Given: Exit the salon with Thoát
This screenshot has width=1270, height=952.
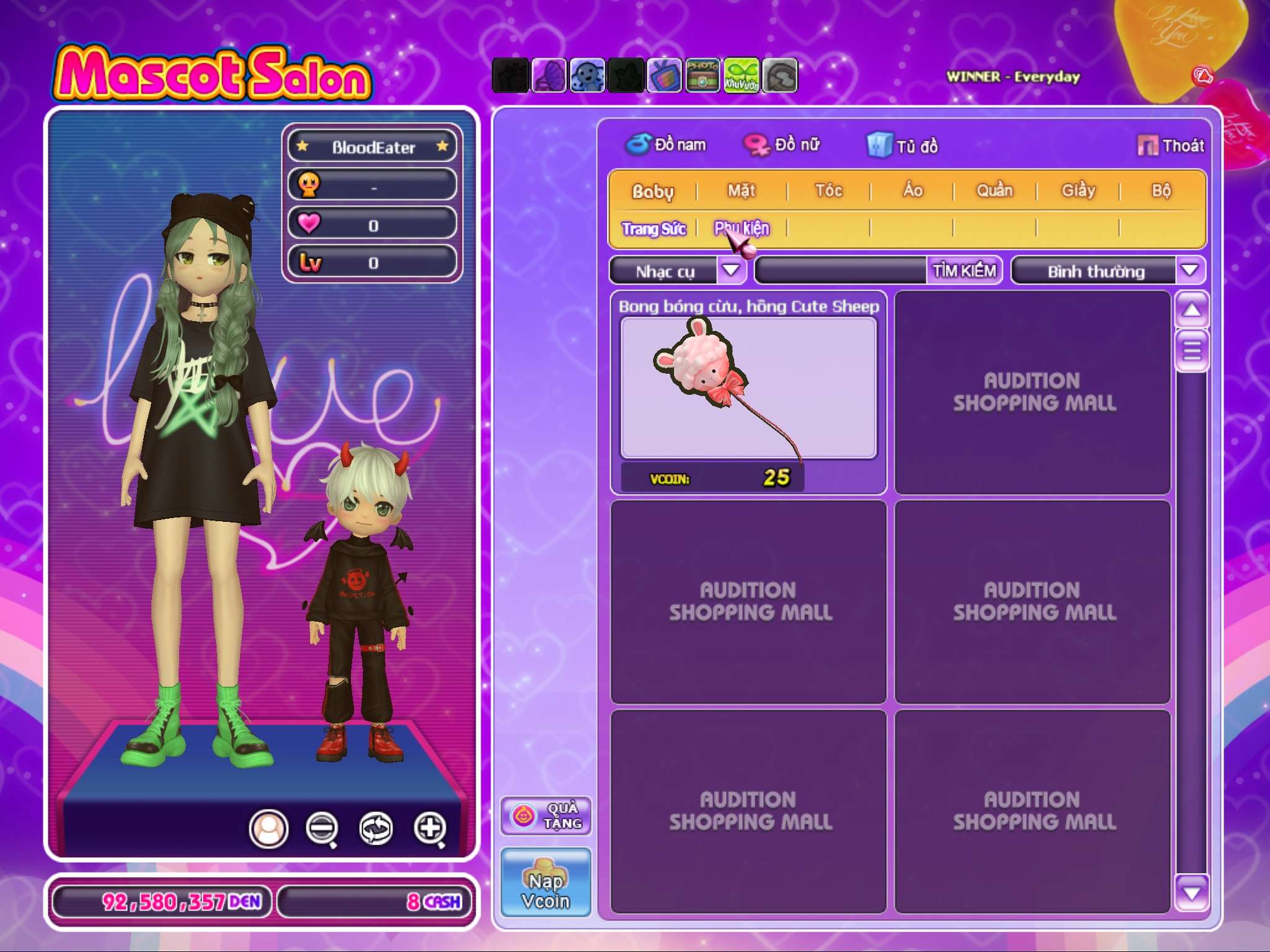Looking at the screenshot, I should [x=1171, y=146].
